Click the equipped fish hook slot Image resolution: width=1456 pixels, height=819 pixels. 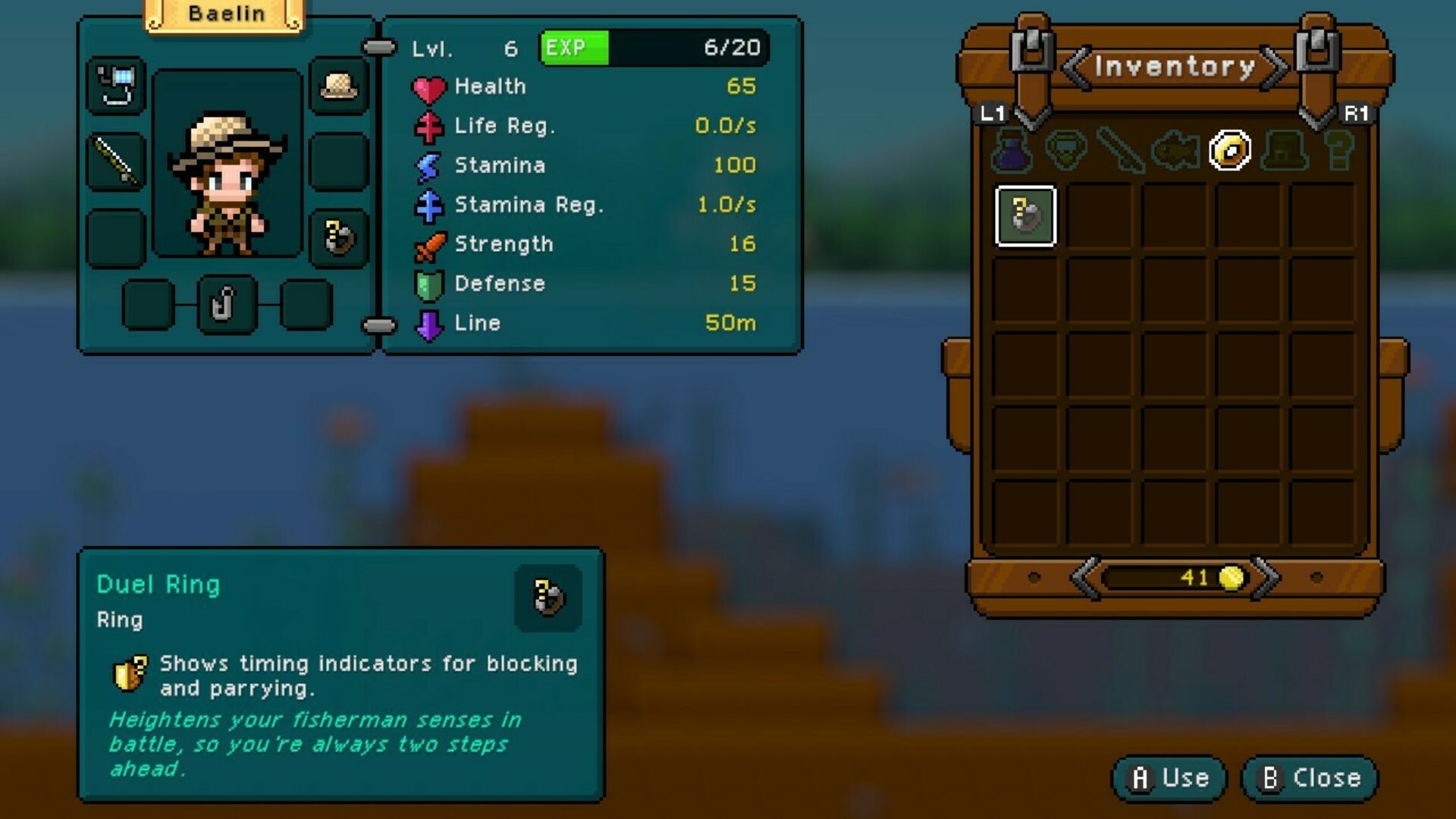coord(227,305)
